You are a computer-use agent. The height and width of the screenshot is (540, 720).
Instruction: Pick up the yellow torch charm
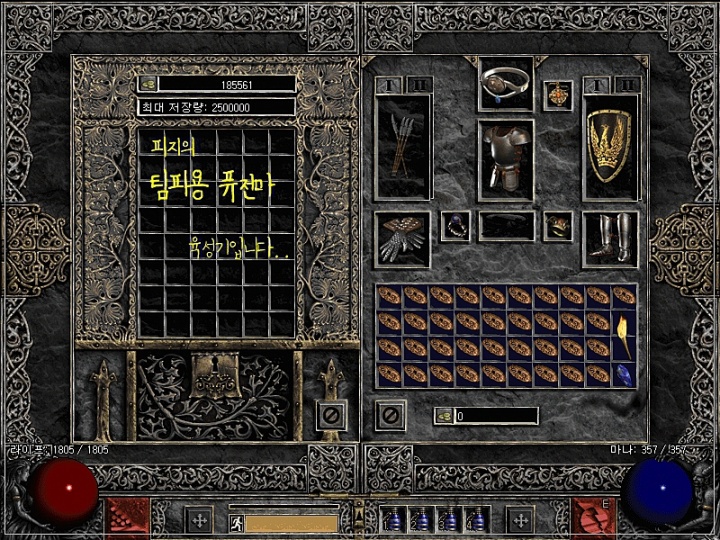(x=624, y=322)
